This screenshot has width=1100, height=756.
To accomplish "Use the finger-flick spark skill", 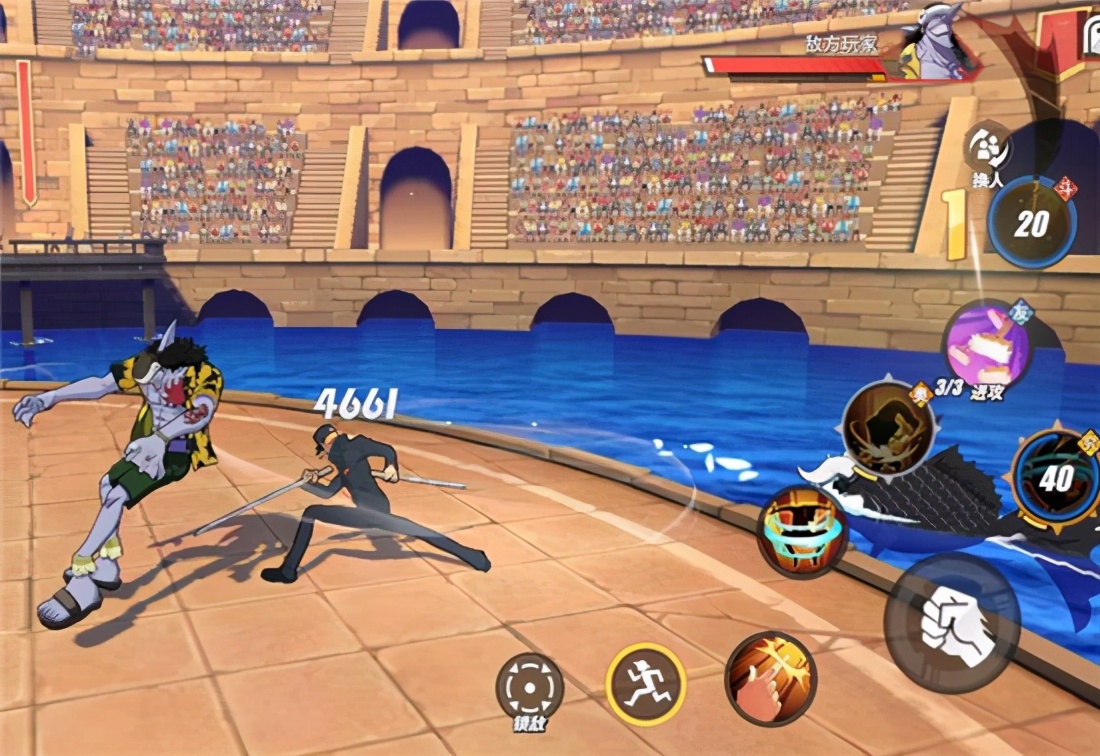I will [770, 679].
